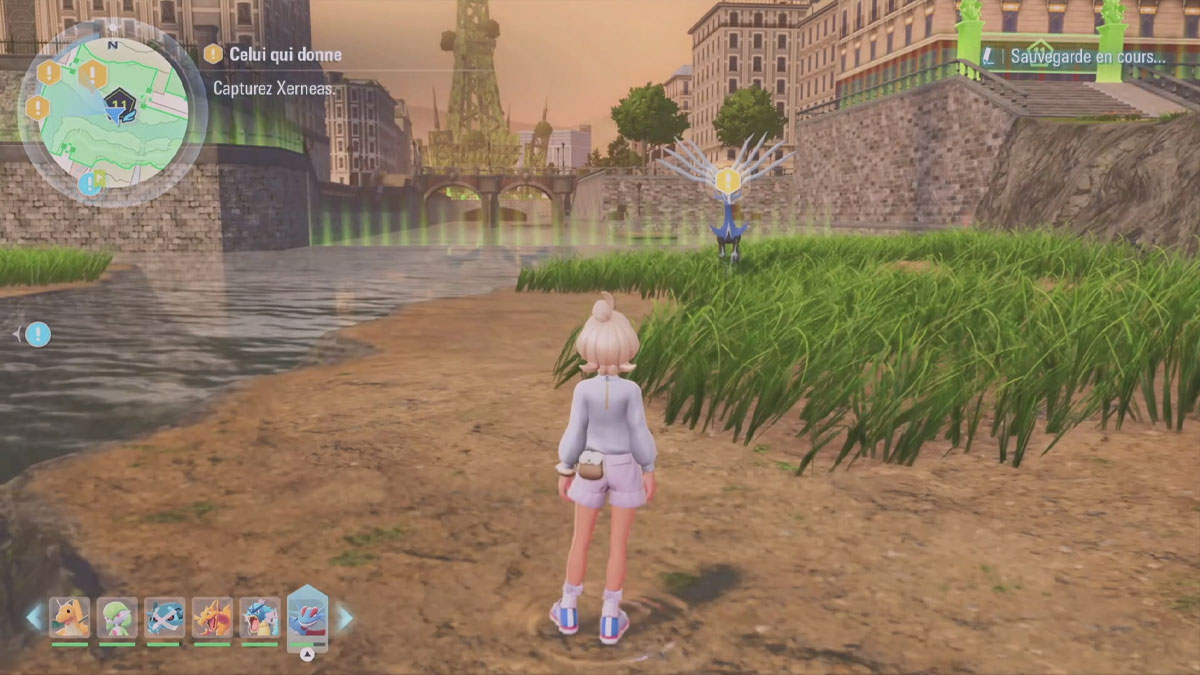Select the highlighted Feraligatr party slot
This screenshot has height=675, width=1200.
307,615
